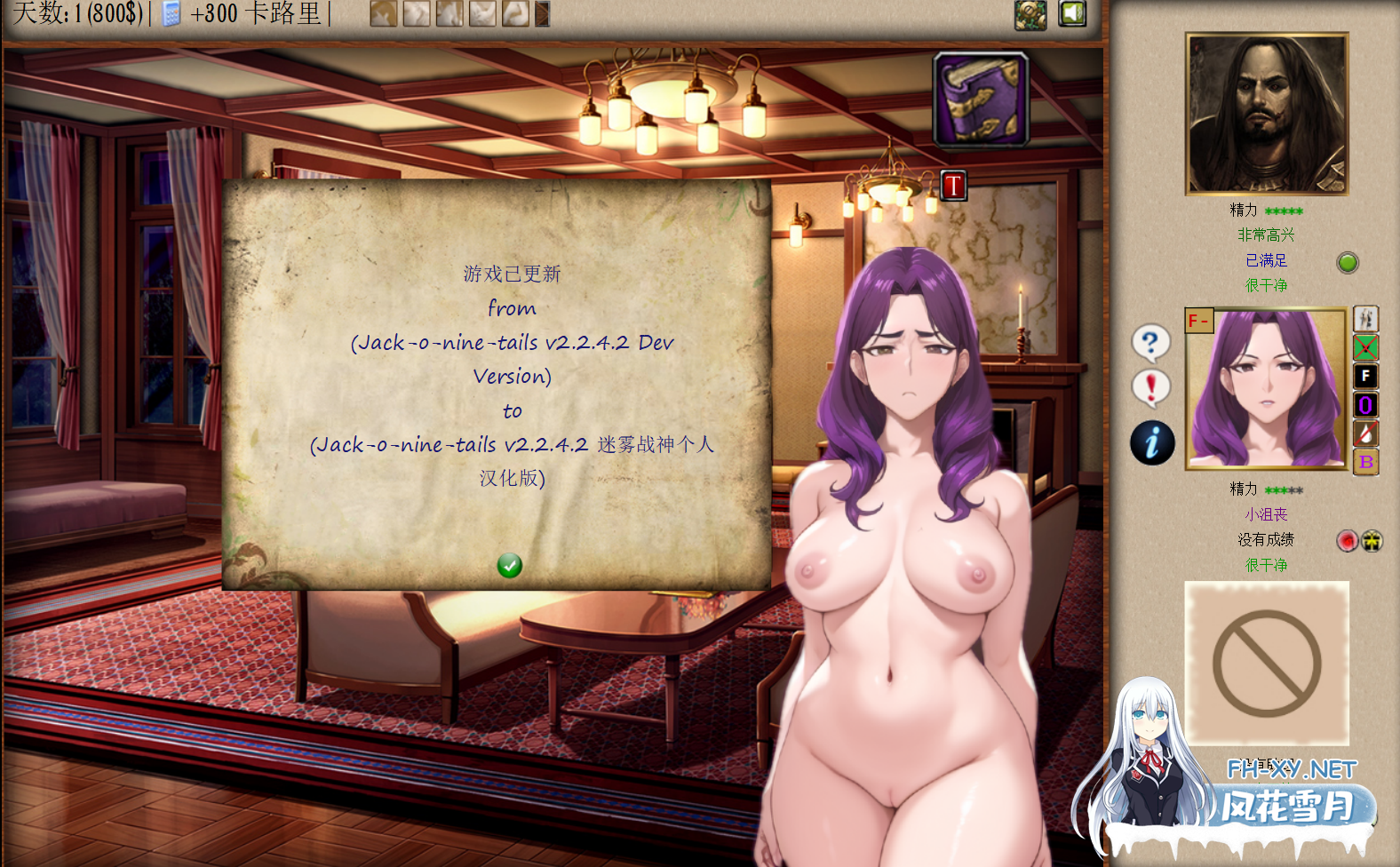Confirm the update notice with the green checkmark

pos(509,566)
